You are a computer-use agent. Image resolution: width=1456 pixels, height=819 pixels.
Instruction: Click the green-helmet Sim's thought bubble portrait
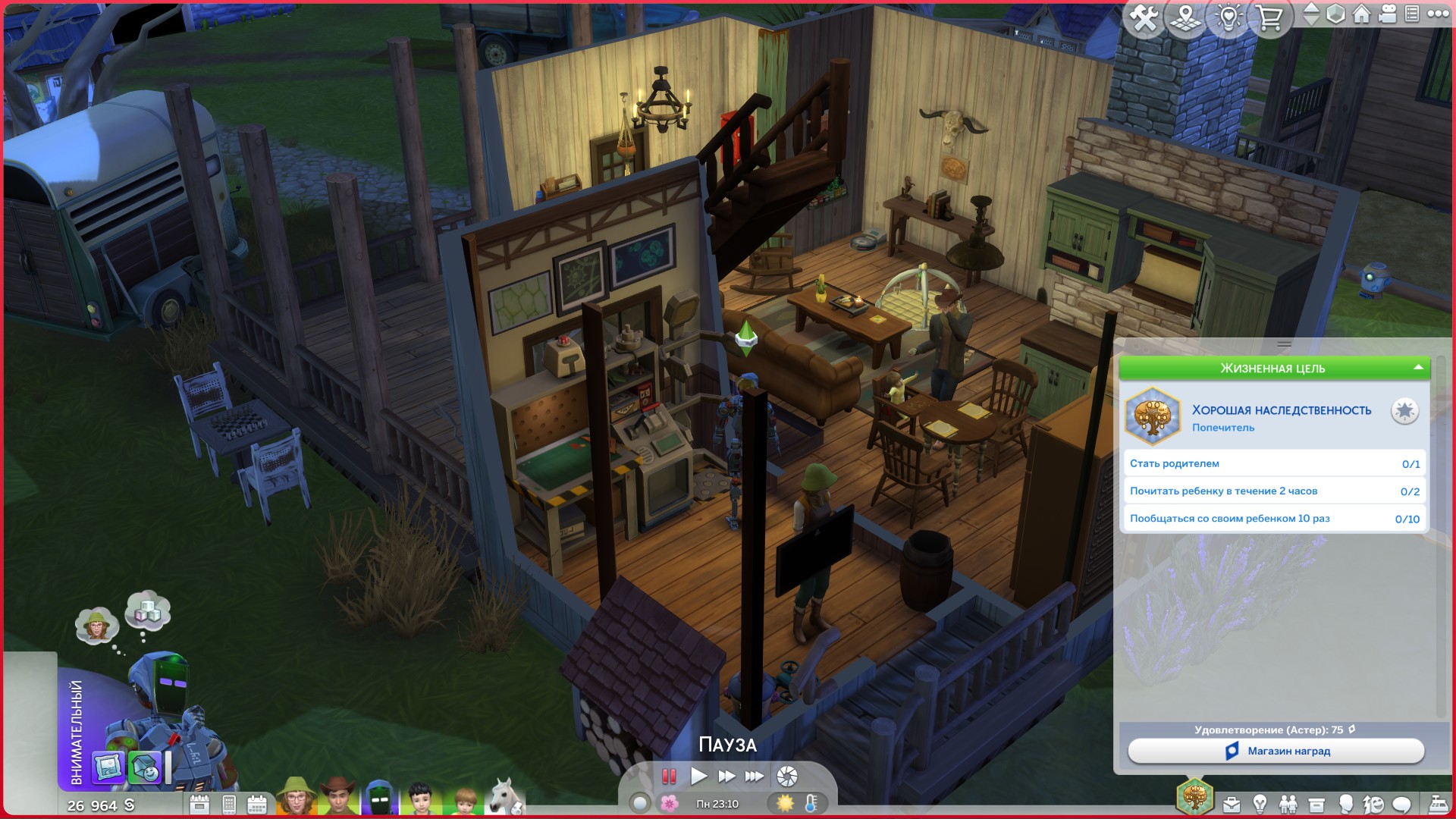pyautogui.click(x=96, y=626)
